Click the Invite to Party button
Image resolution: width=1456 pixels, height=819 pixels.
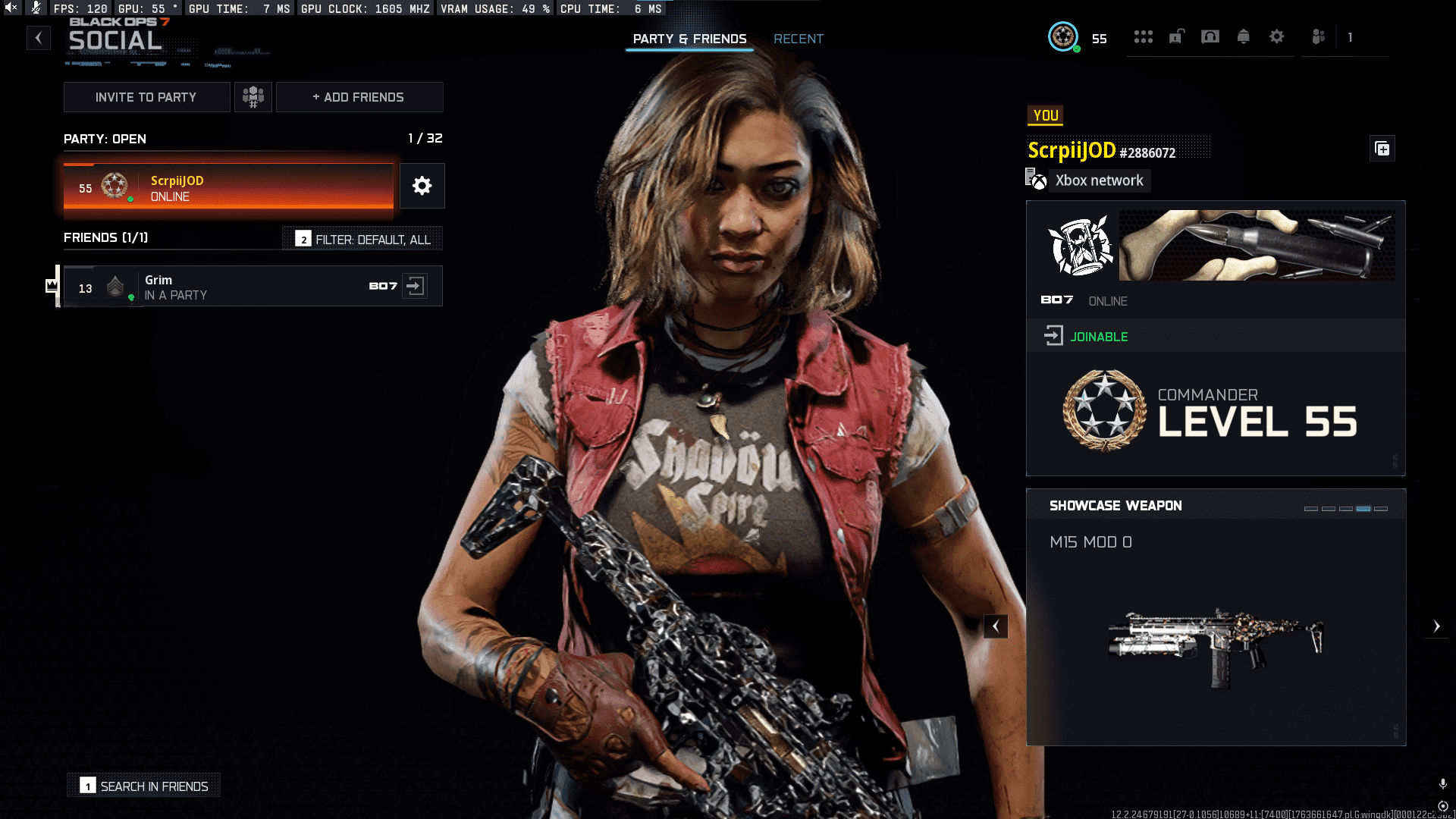click(x=146, y=97)
